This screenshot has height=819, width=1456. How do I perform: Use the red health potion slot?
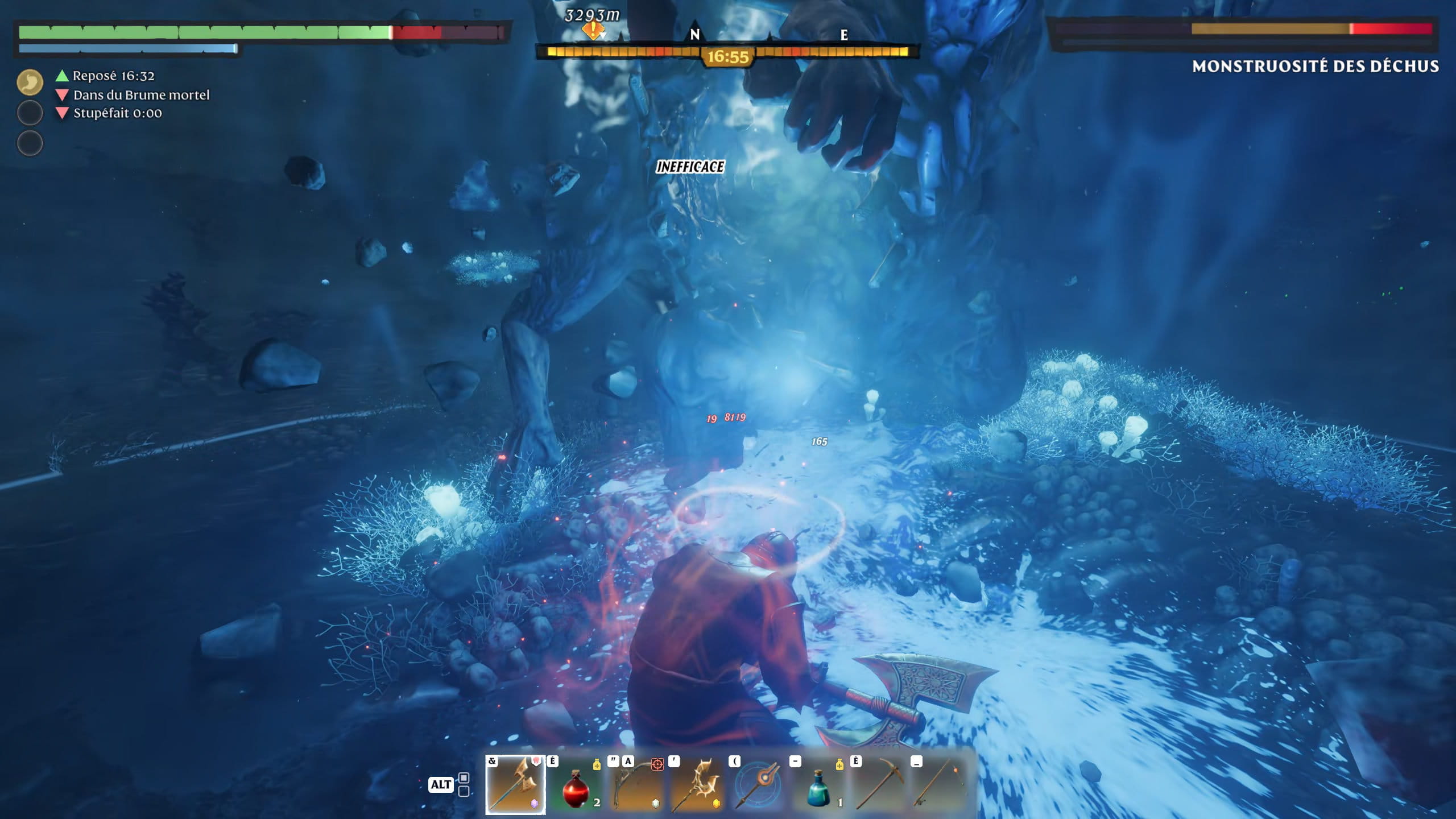576,785
